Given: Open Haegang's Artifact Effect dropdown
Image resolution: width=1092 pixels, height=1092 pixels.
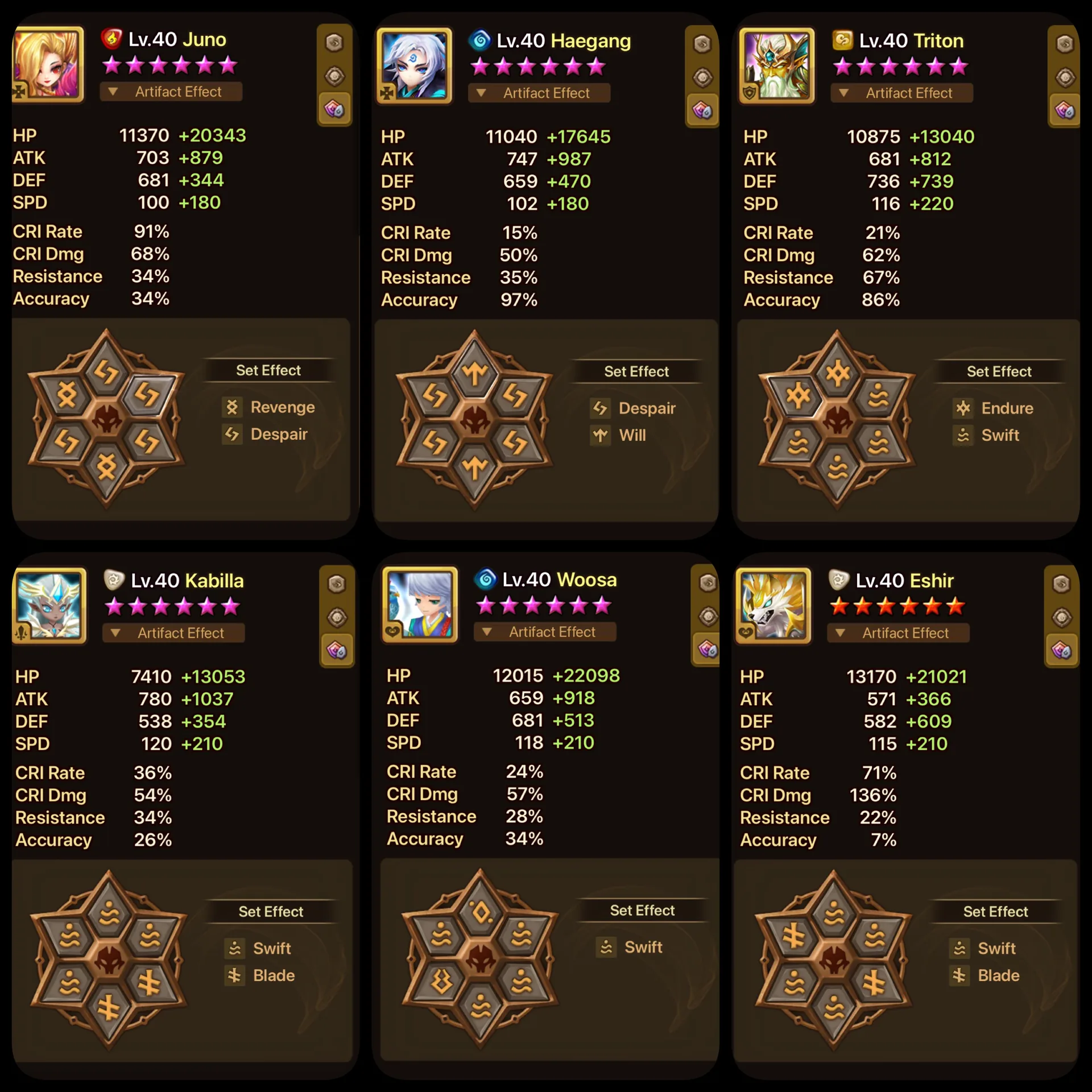Looking at the screenshot, I should click(x=539, y=93).
